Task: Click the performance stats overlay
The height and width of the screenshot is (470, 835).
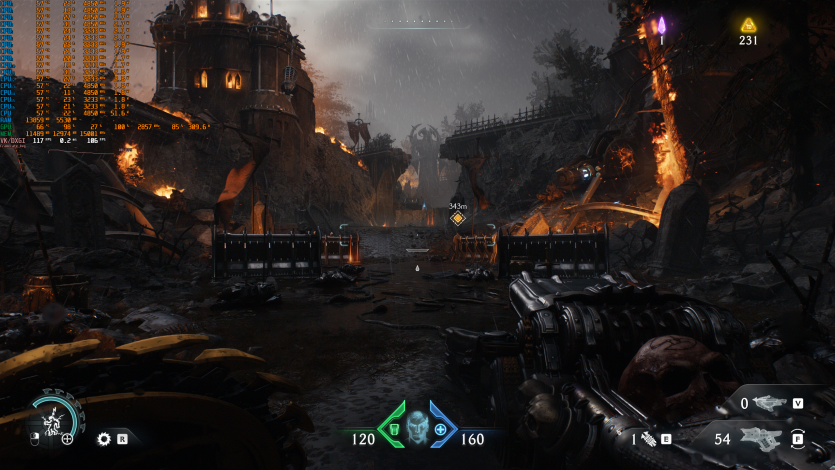Action: point(60,72)
